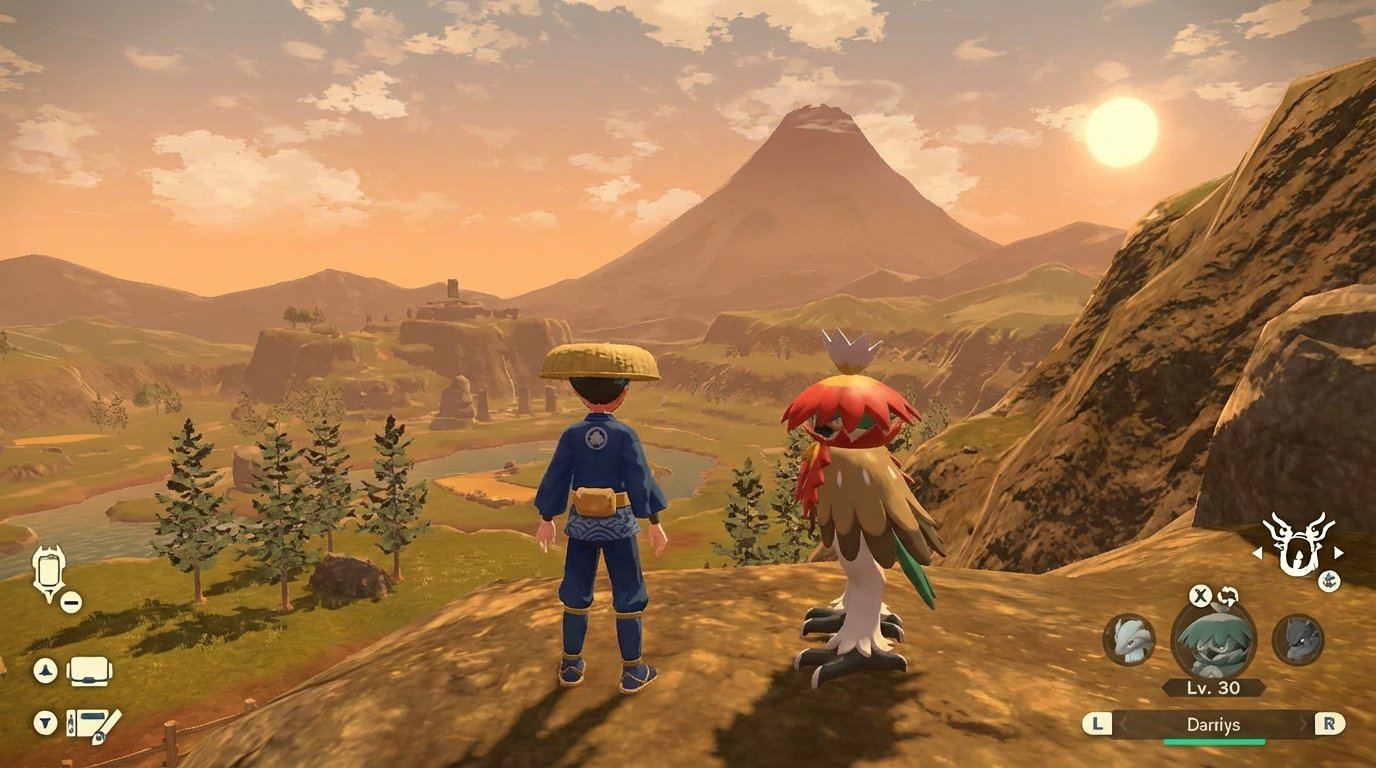This screenshot has height=768, width=1376.
Task: Toggle the minimap minus zoom badge
Action: coord(69,601)
